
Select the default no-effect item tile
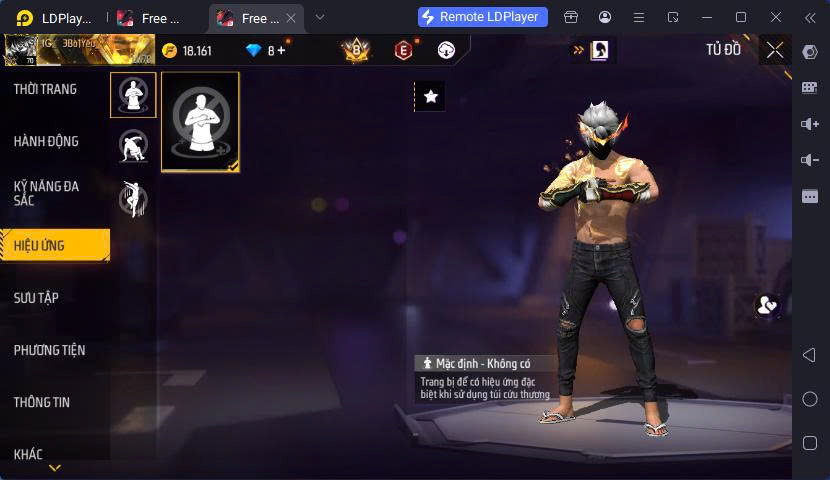200,121
